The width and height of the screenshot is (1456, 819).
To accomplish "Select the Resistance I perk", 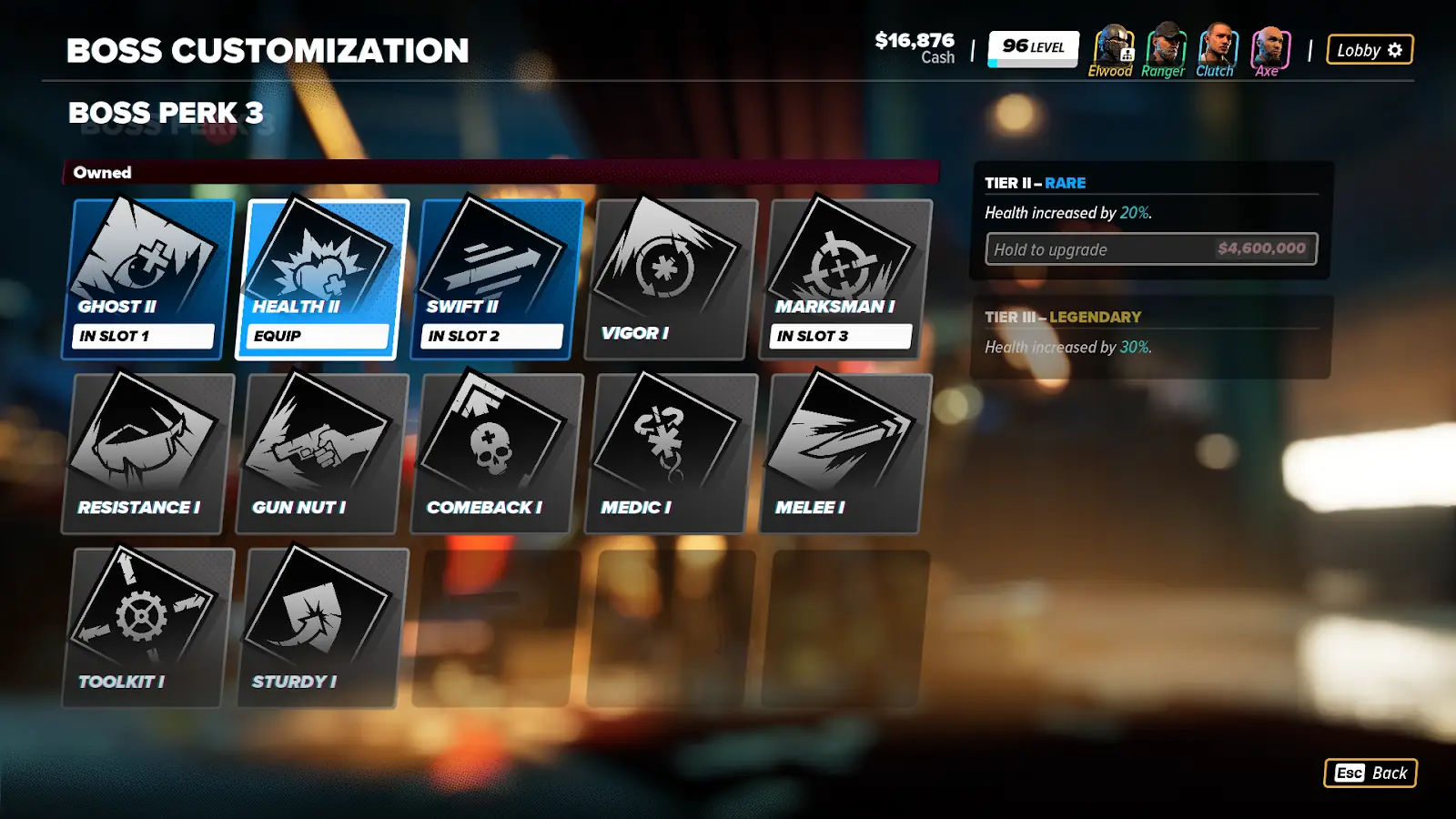I will [147, 451].
